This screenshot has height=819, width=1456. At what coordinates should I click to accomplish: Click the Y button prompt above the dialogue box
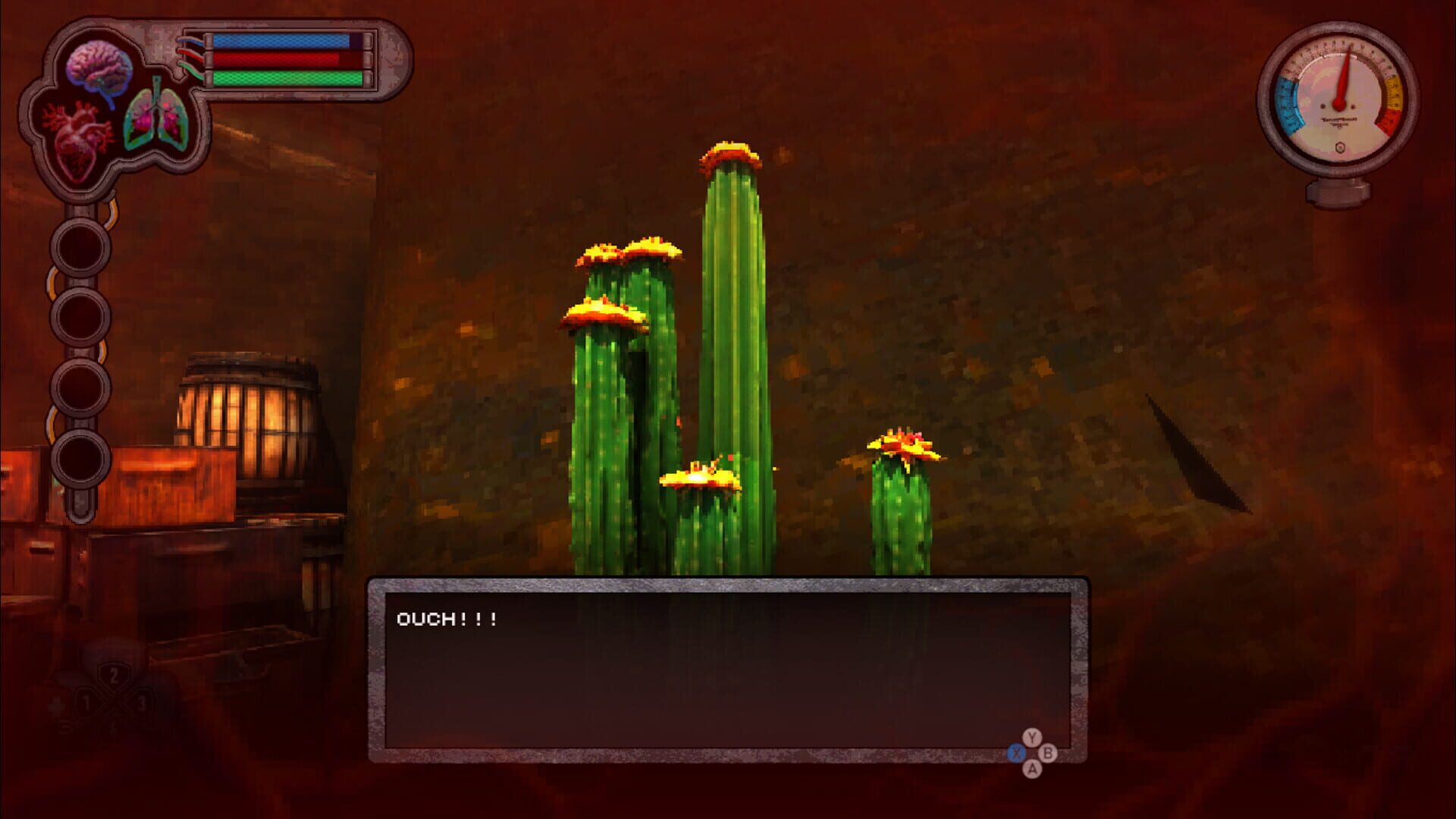(1031, 737)
